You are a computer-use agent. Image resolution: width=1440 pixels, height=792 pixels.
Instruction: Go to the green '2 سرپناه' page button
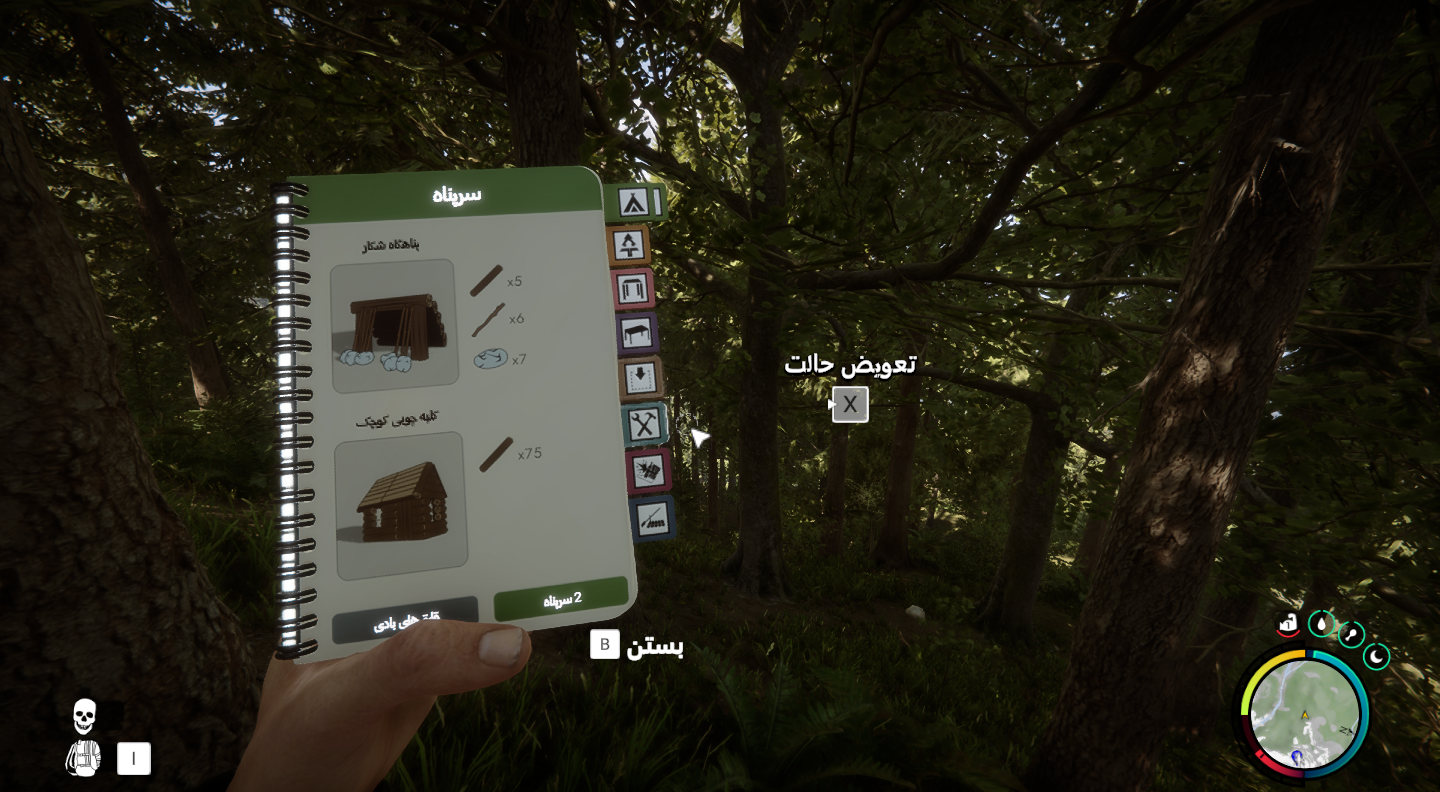(x=561, y=599)
